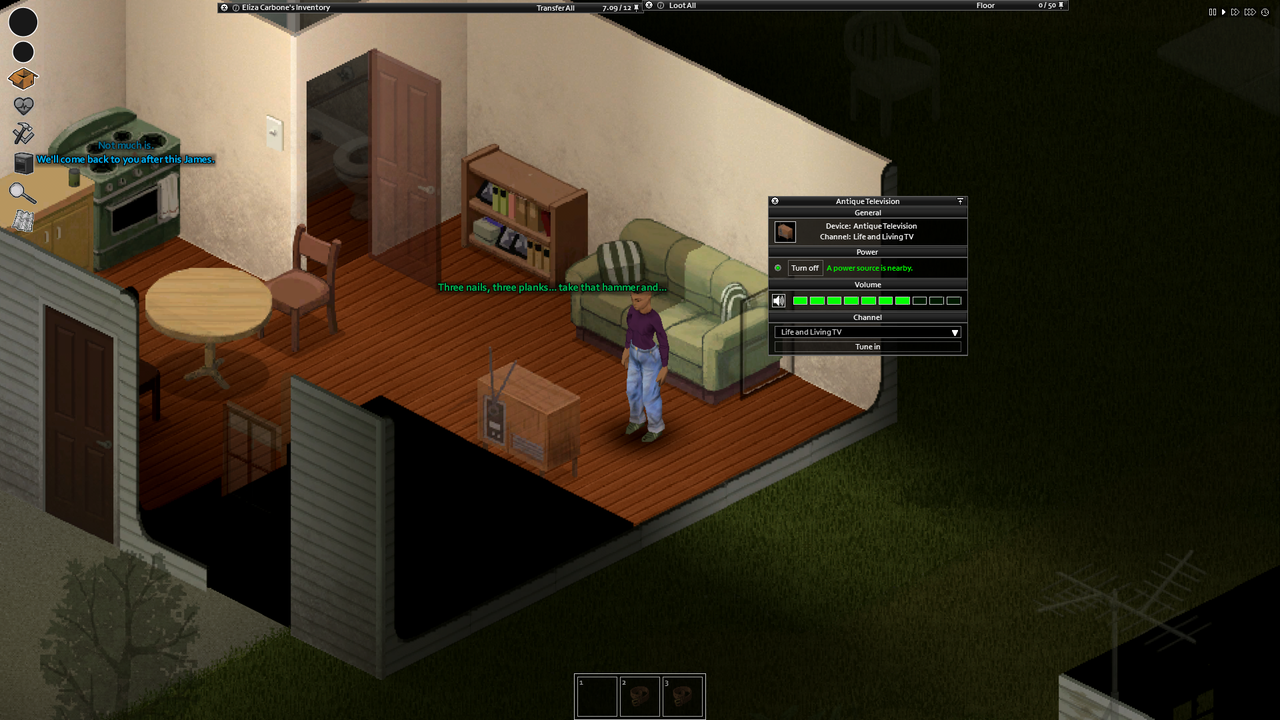
Task: Click the Floor label in the loot window
Action: click(x=985, y=6)
